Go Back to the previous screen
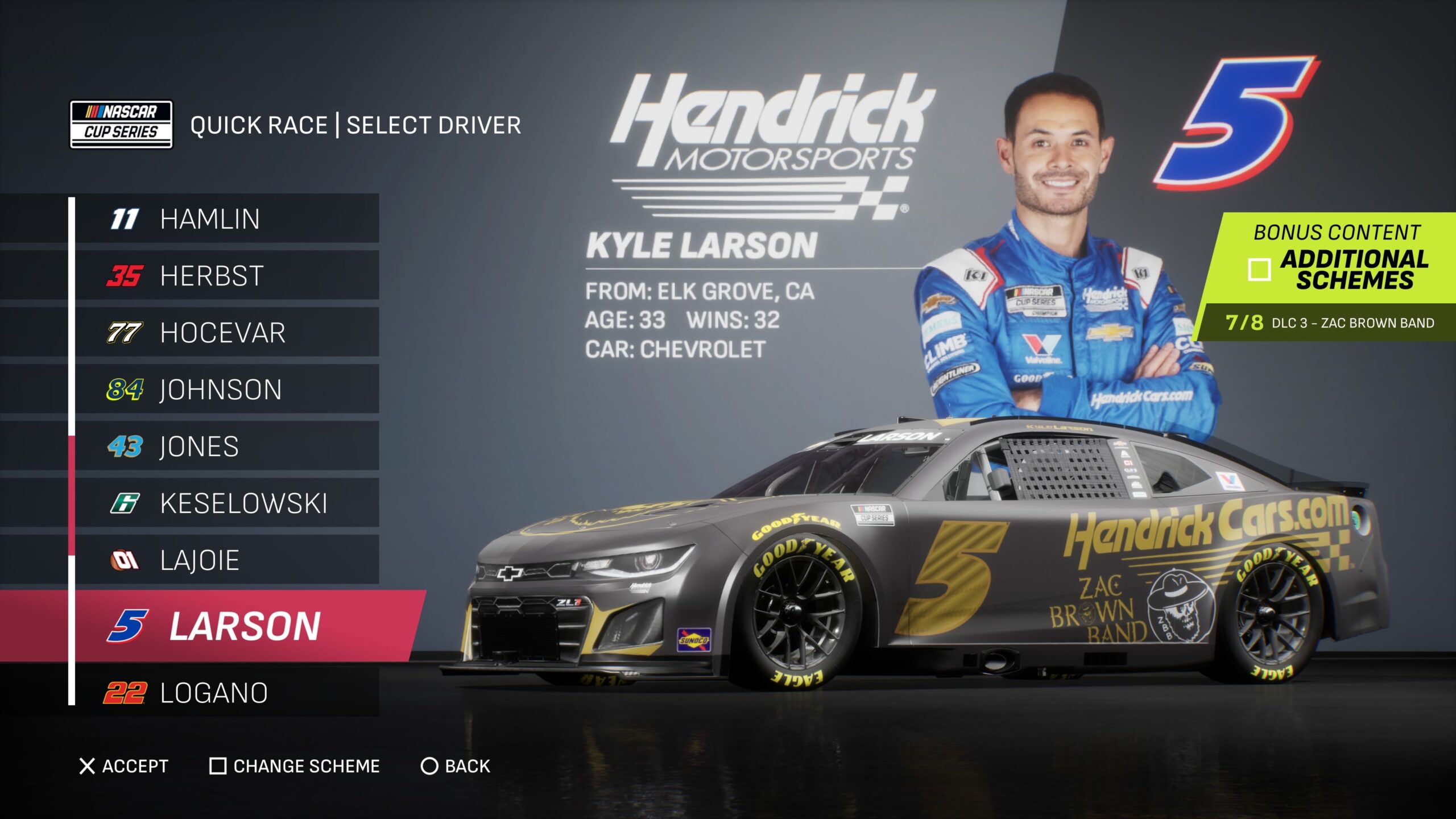This screenshot has width=1456, height=819. (x=455, y=766)
